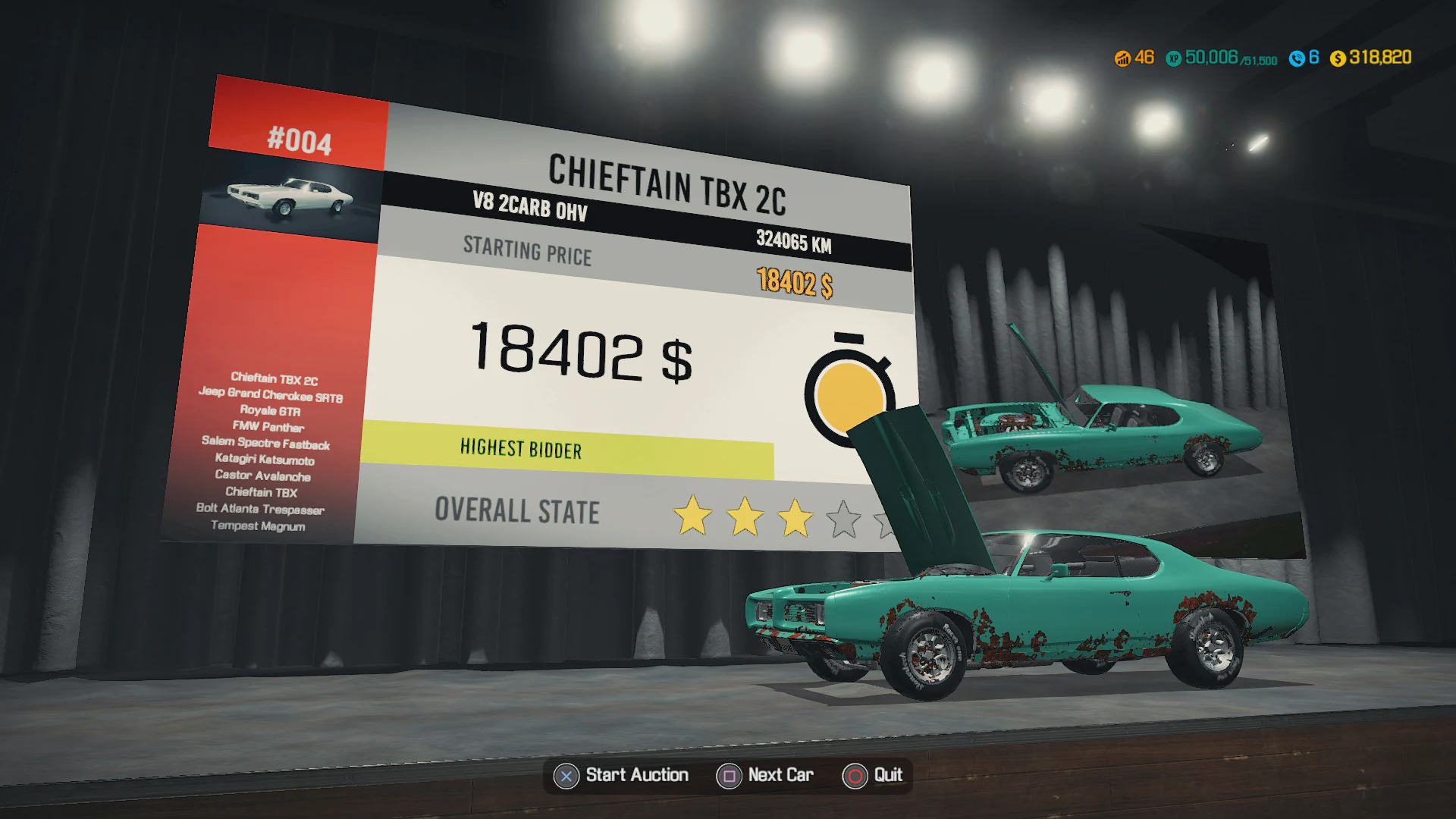This screenshot has width=1456, height=819.
Task: Click Next Car to view another vehicle
Action: 780,776
